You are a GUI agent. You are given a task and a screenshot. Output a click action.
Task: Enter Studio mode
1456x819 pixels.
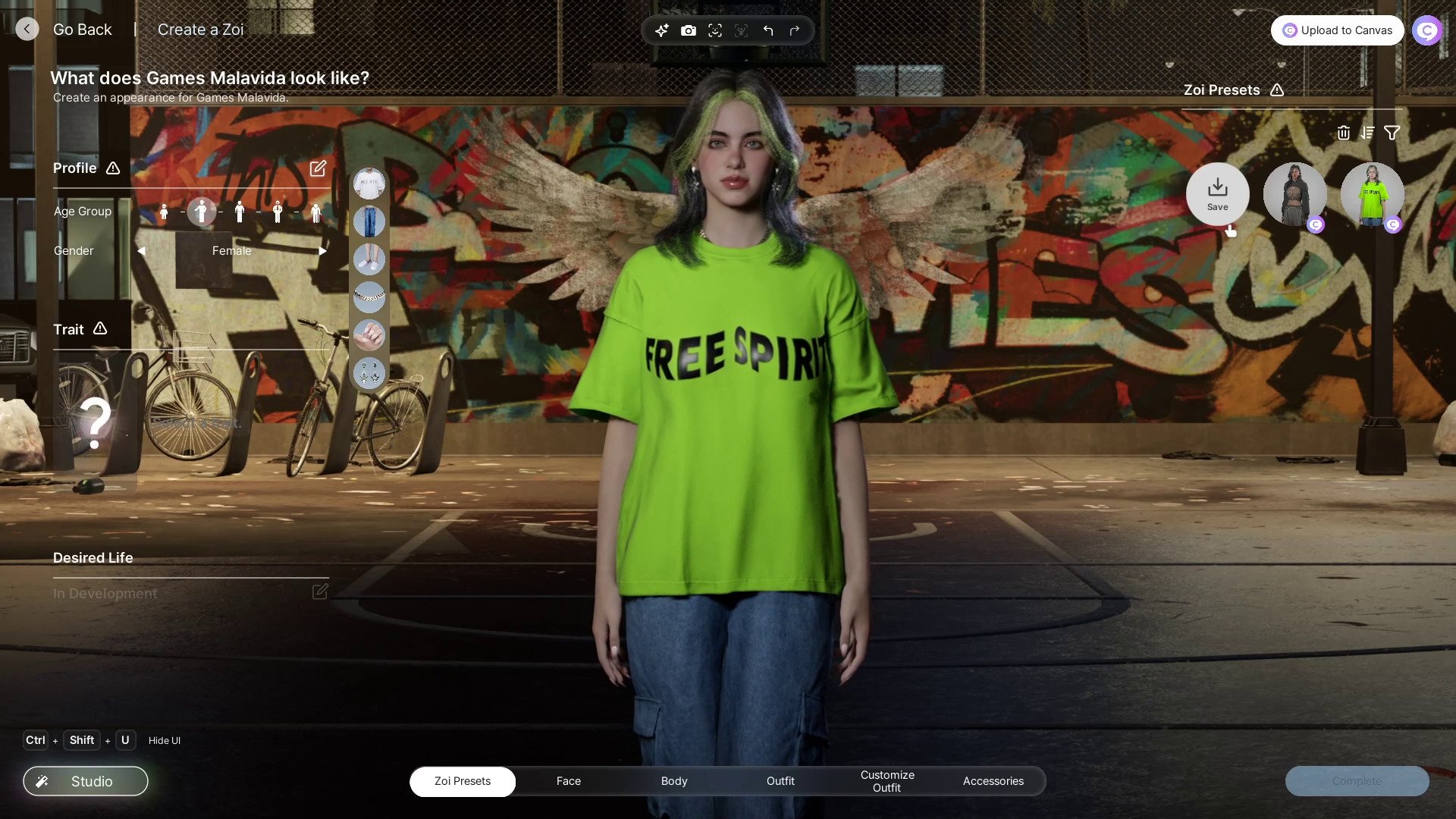(86, 781)
